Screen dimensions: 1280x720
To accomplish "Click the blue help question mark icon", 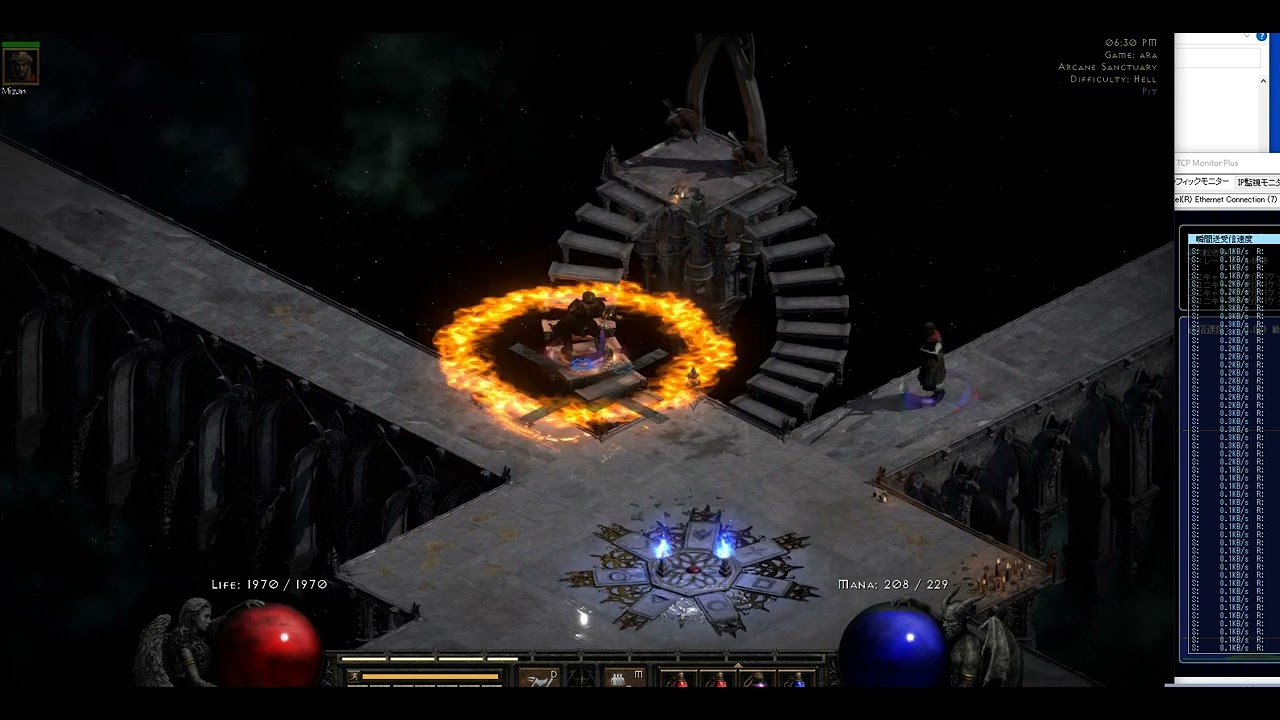I will 1262,37.
